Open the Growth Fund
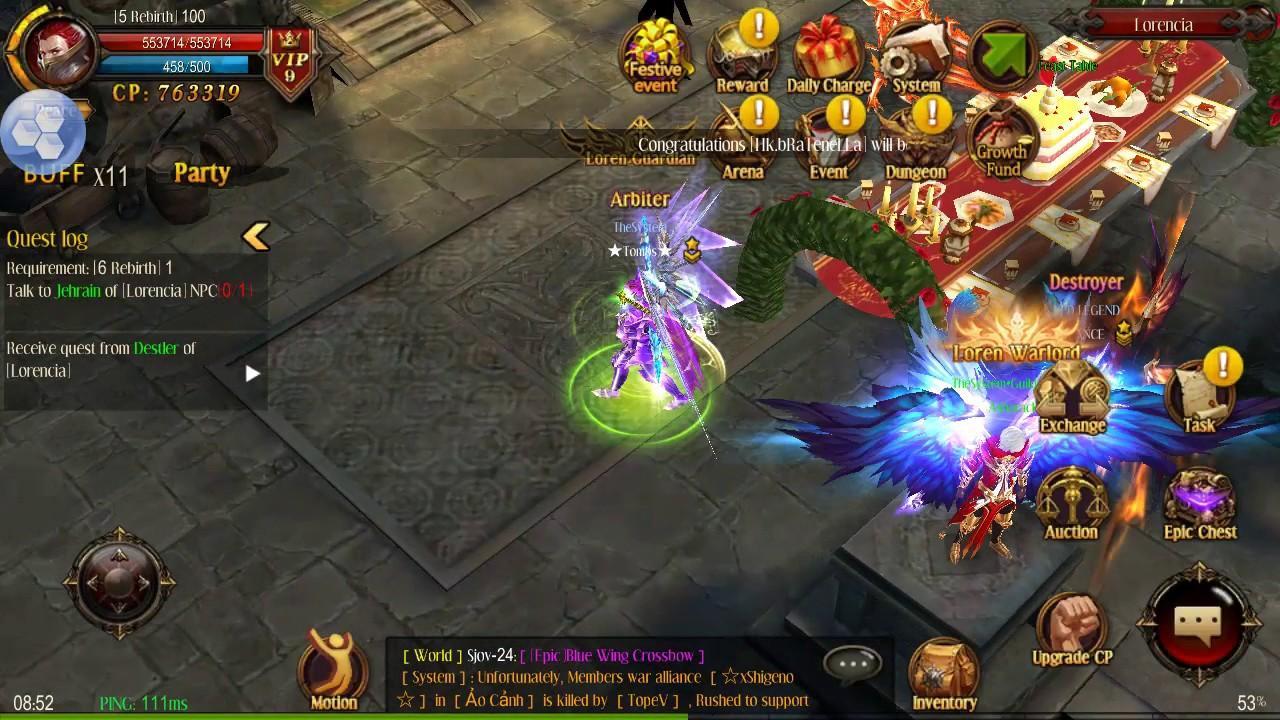Screen dimensions: 1280x720 coord(999,140)
